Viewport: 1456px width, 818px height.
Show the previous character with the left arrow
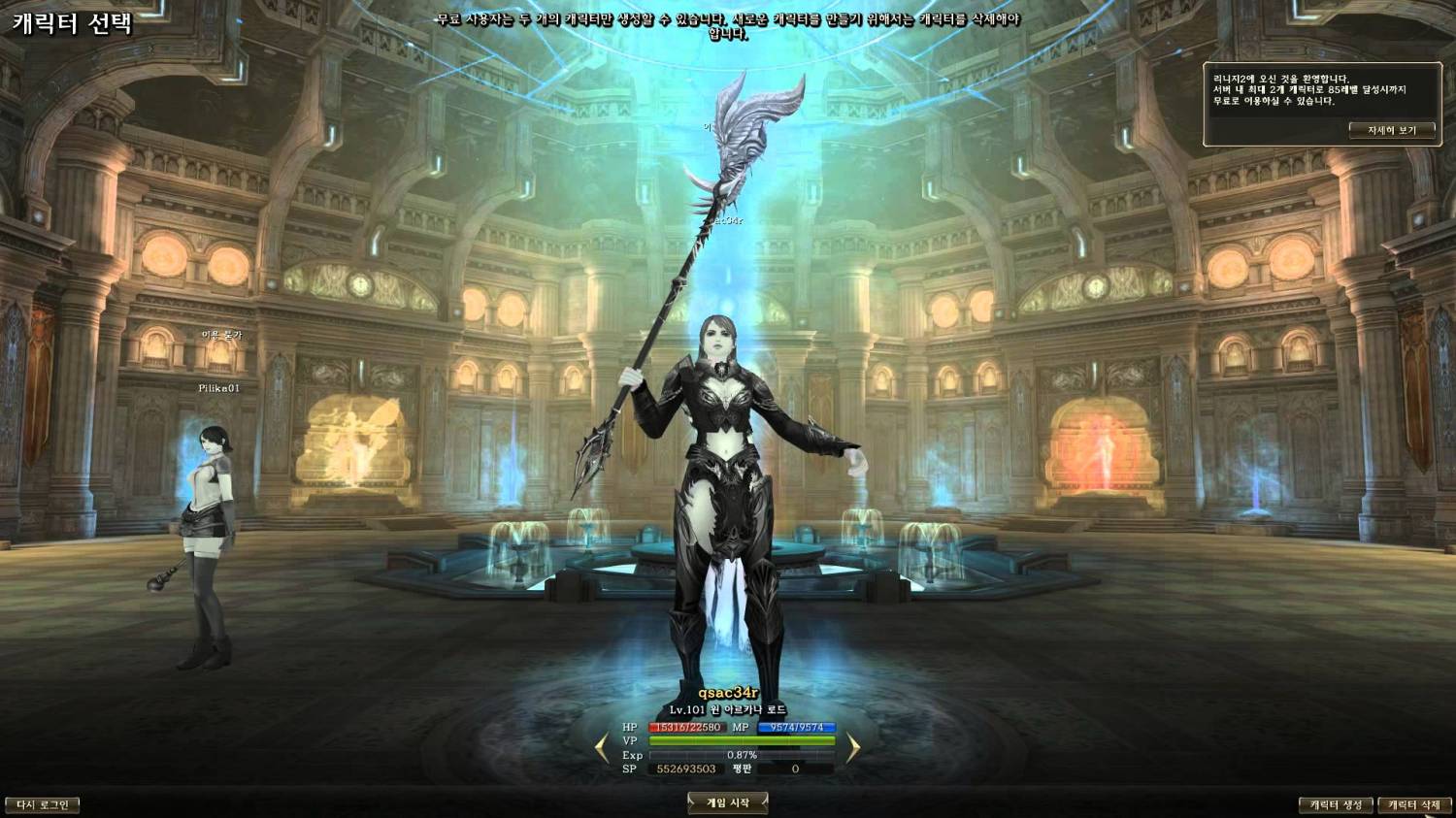[x=602, y=747]
